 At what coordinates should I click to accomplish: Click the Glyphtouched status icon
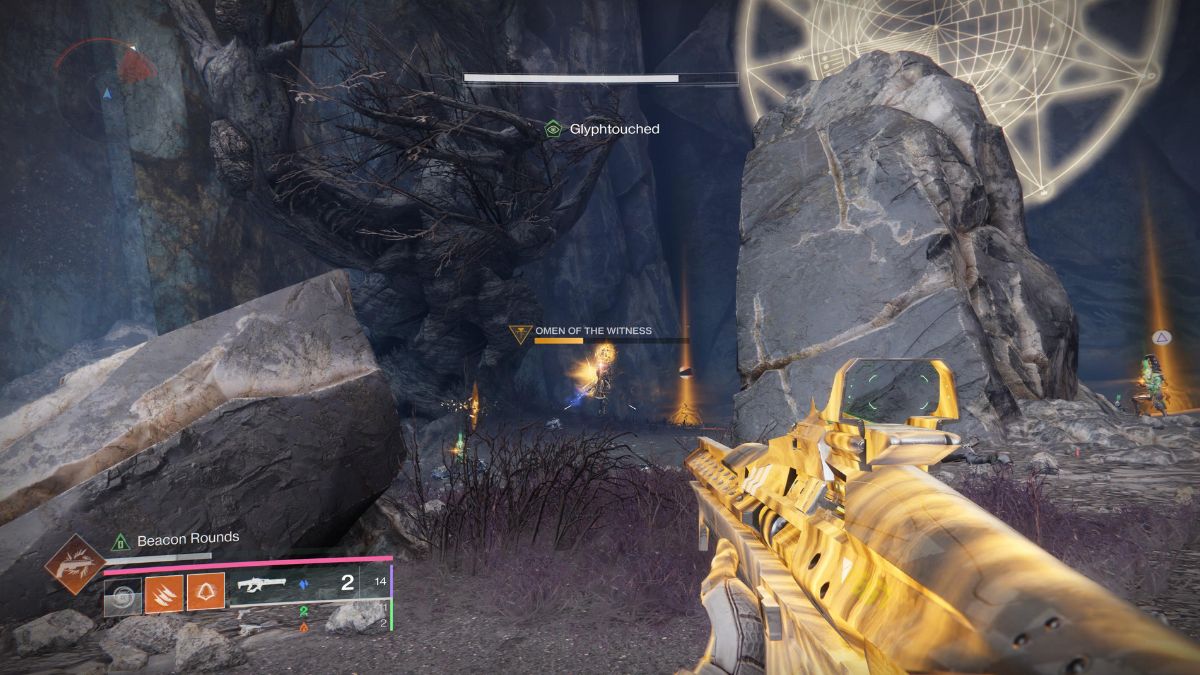[552, 129]
